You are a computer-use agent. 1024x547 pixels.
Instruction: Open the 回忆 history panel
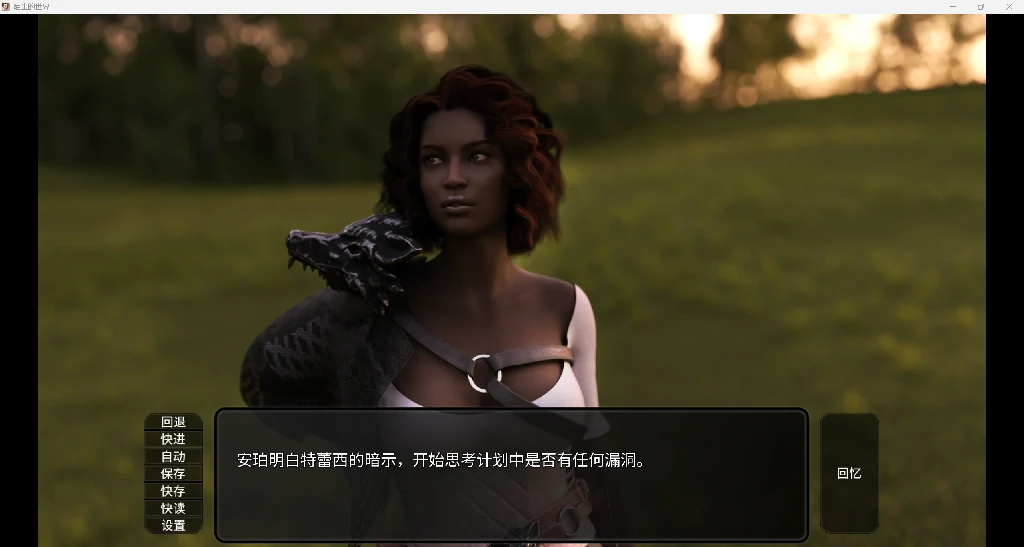849,473
